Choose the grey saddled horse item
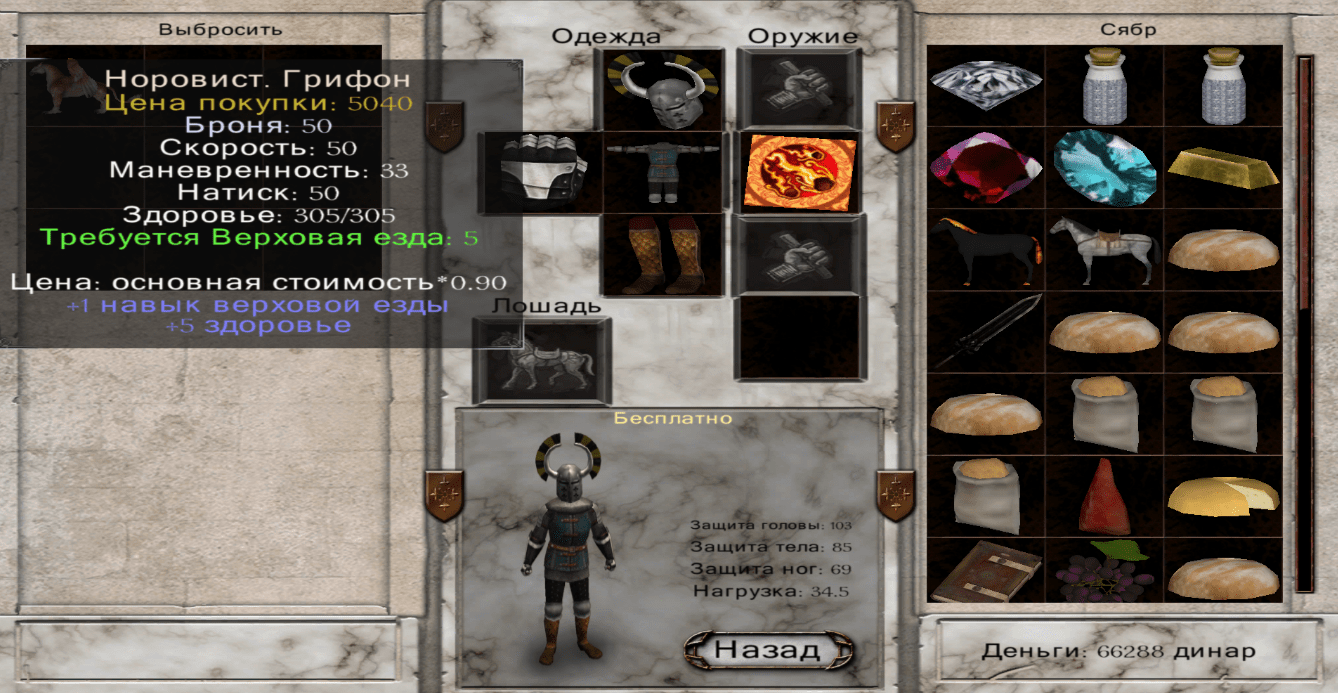This screenshot has height=693, width=1338. coord(1105,250)
